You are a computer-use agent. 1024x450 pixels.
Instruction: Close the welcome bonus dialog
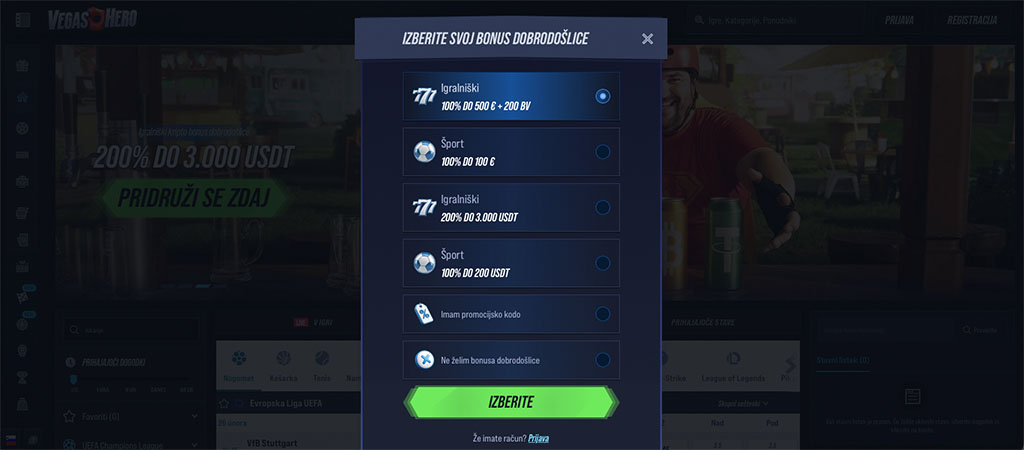(647, 39)
